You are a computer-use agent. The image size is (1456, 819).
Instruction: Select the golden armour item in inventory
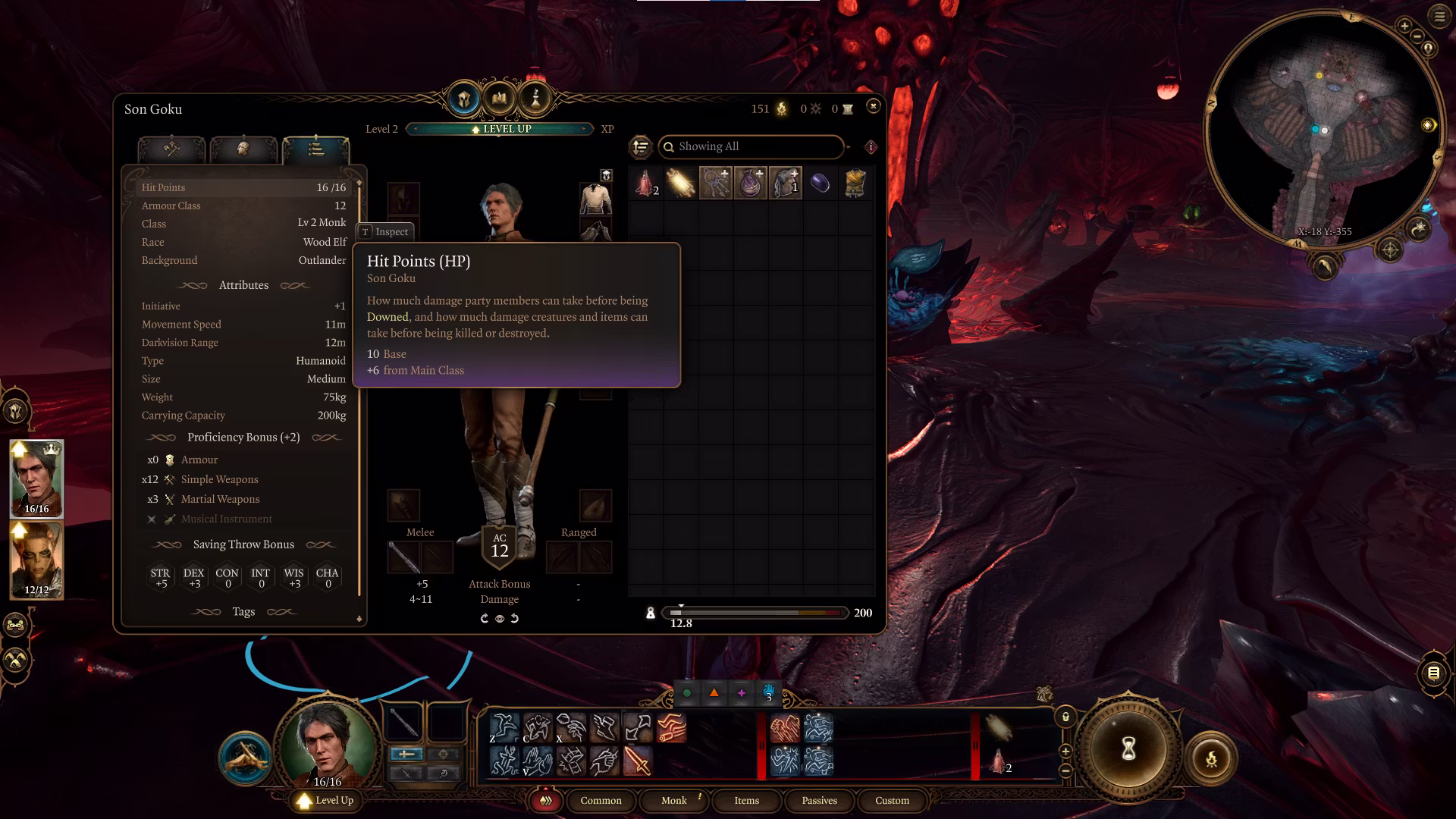point(855,184)
